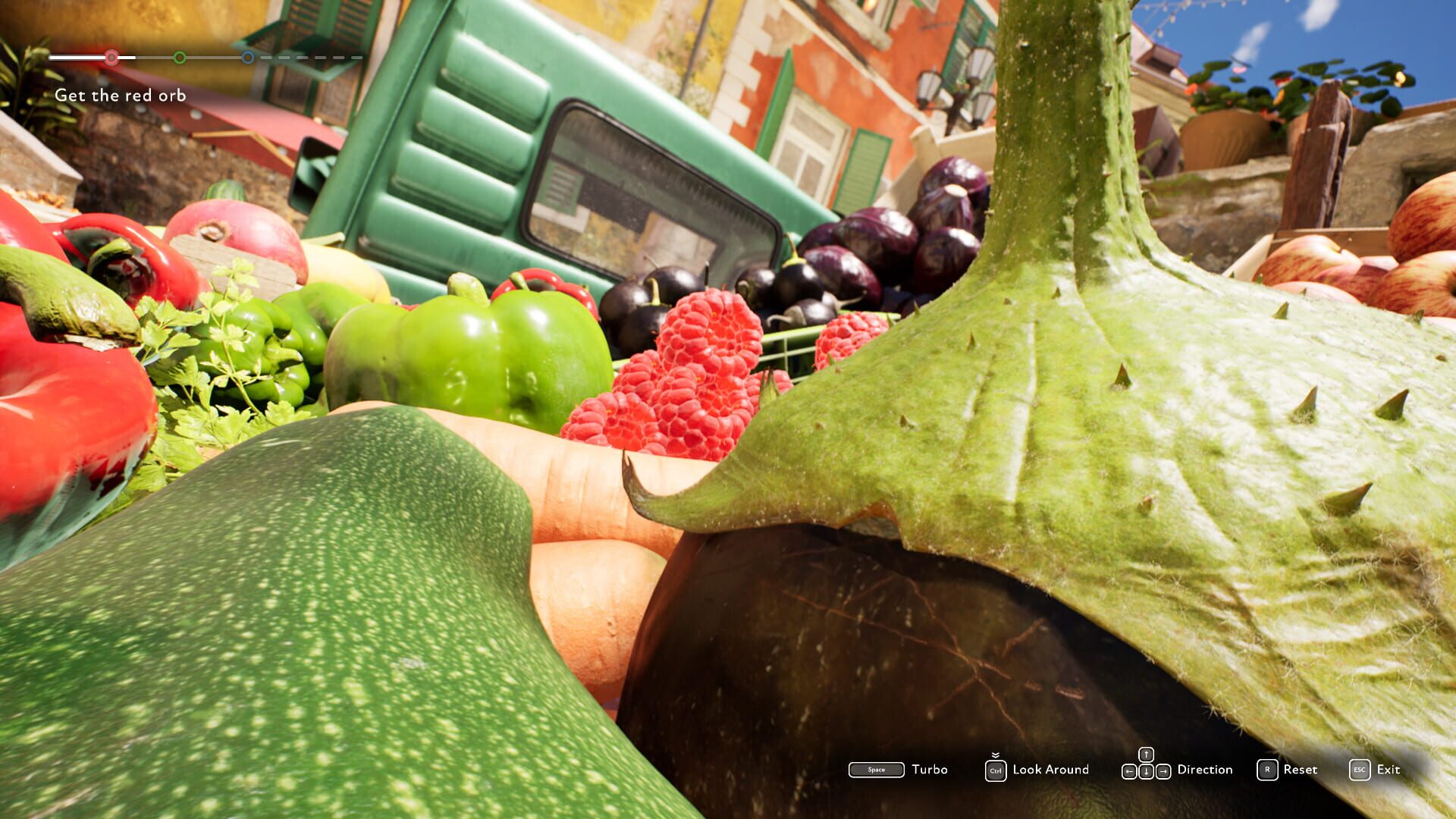The height and width of the screenshot is (819, 1456).
Task: Click the right arrow Direction key icon
Action: [1164, 770]
